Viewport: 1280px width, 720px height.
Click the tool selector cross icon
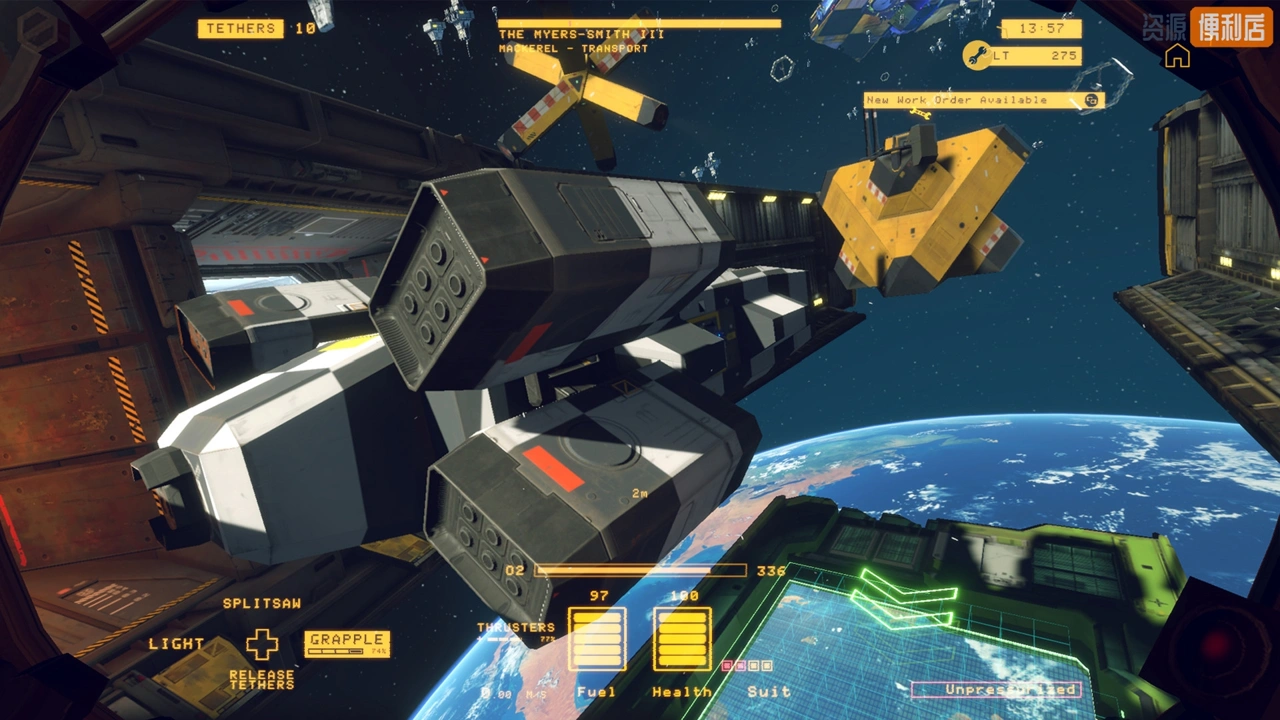pos(262,644)
